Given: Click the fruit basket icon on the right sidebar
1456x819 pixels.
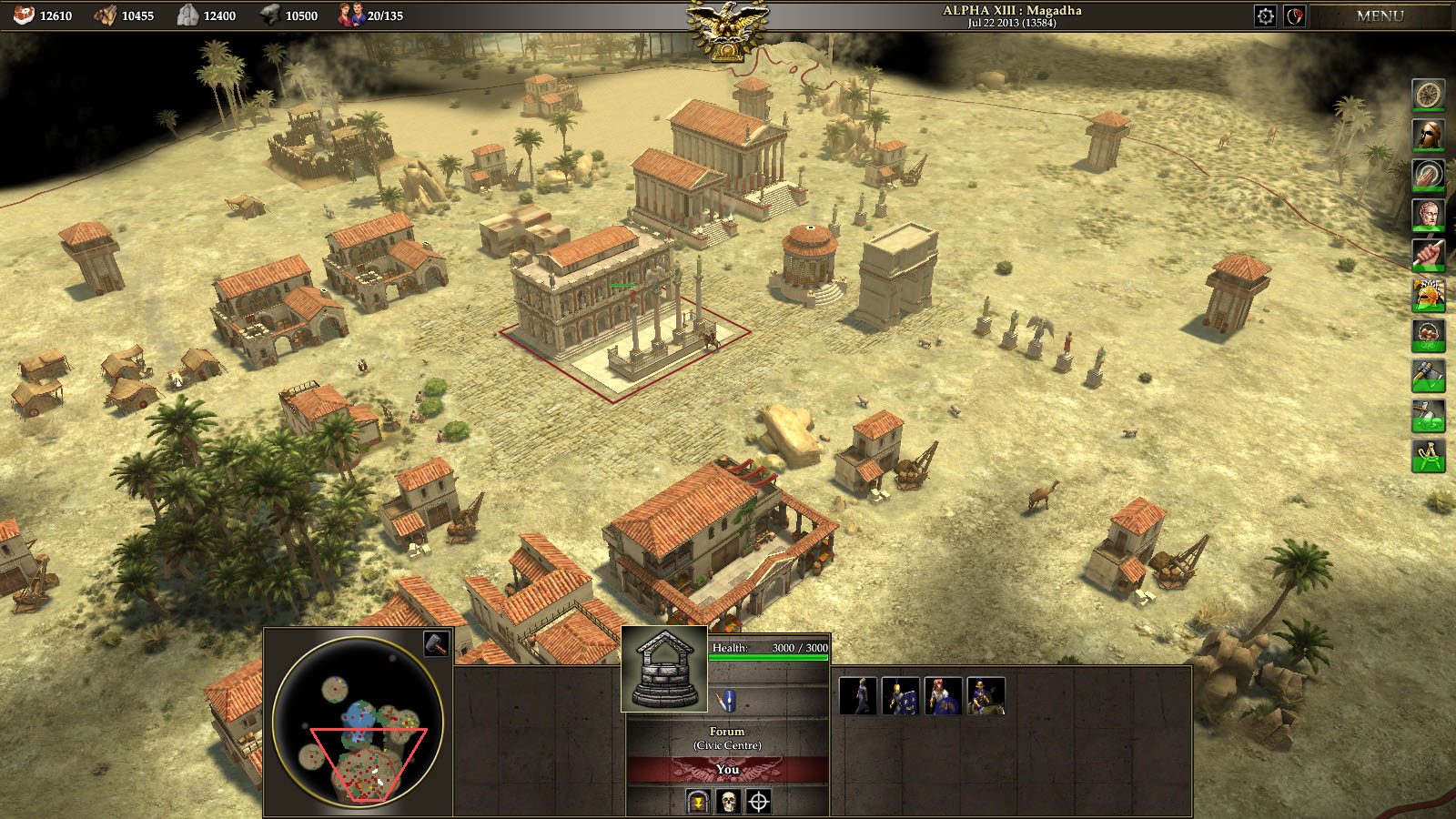Looking at the screenshot, I should pyautogui.click(x=1428, y=335).
